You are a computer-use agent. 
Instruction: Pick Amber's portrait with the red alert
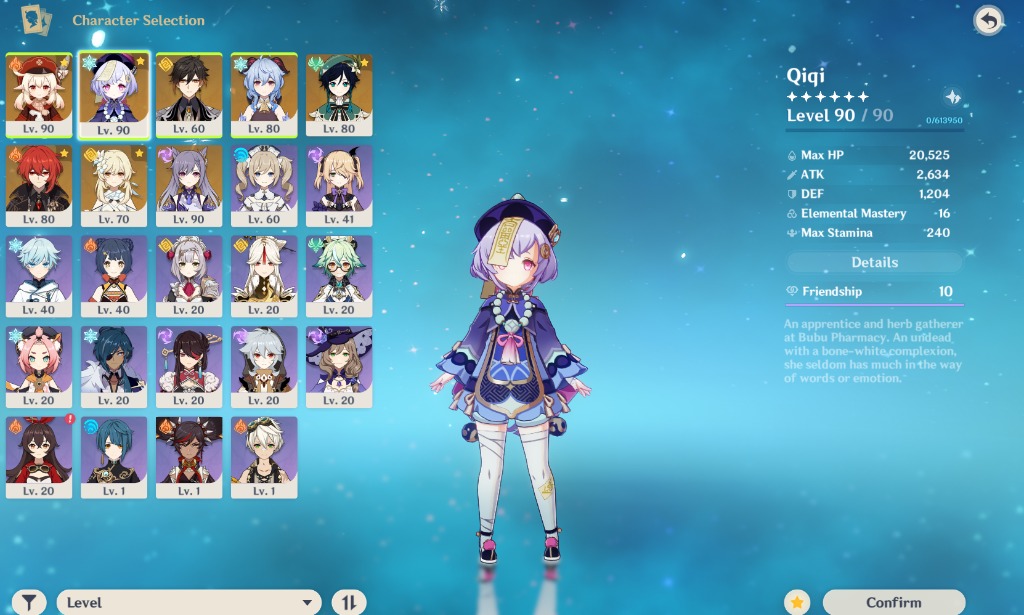coord(39,456)
